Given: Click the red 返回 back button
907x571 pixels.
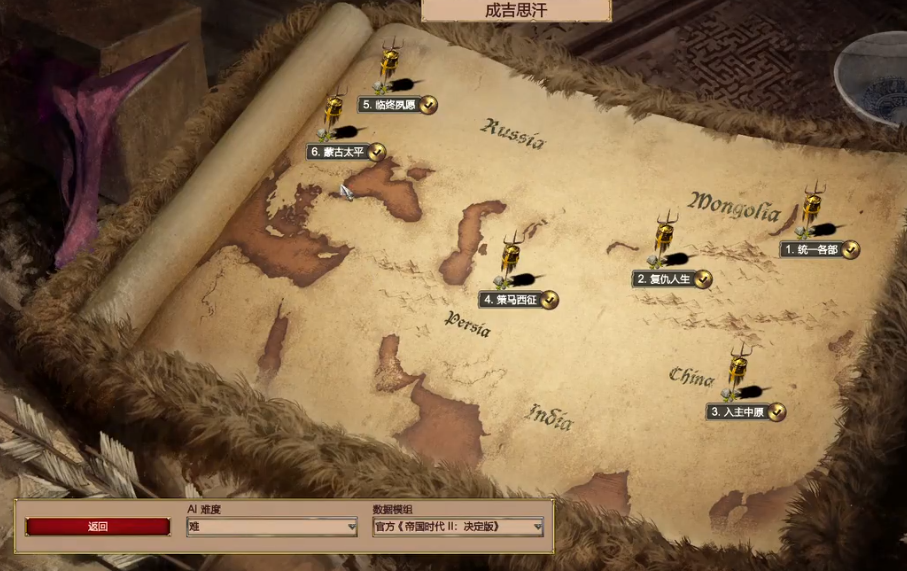Looking at the screenshot, I should coord(97,527).
